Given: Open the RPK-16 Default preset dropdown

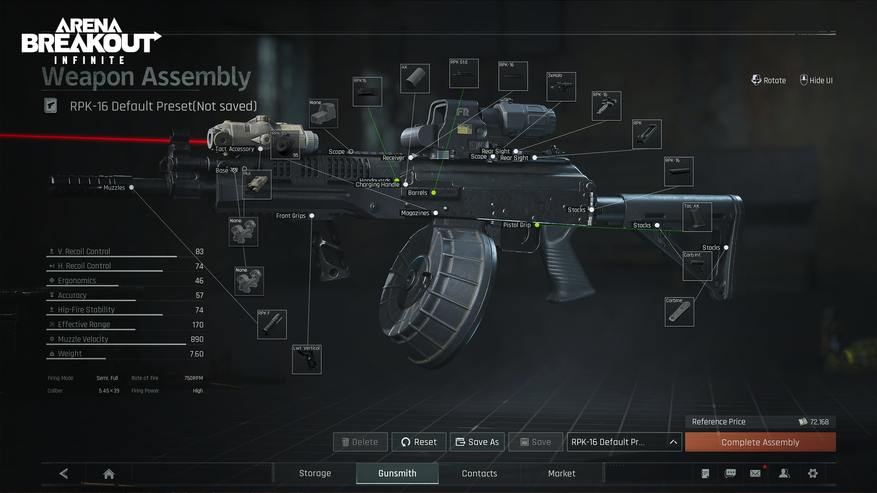Looking at the screenshot, I should [x=625, y=442].
